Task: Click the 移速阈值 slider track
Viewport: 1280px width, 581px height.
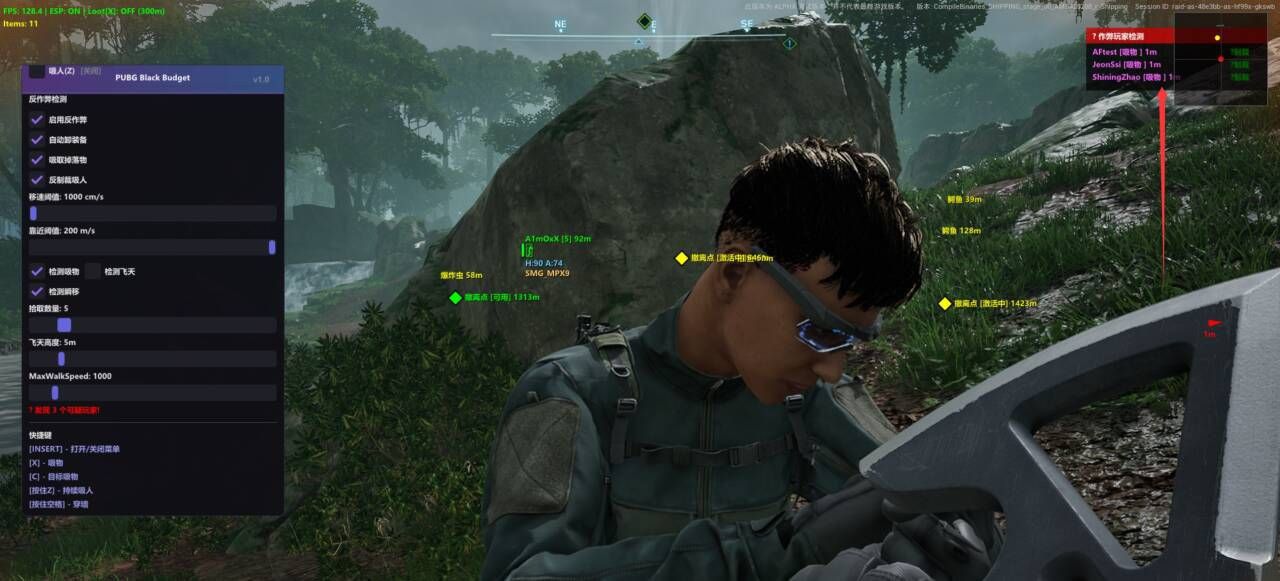Action: click(x=152, y=213)
